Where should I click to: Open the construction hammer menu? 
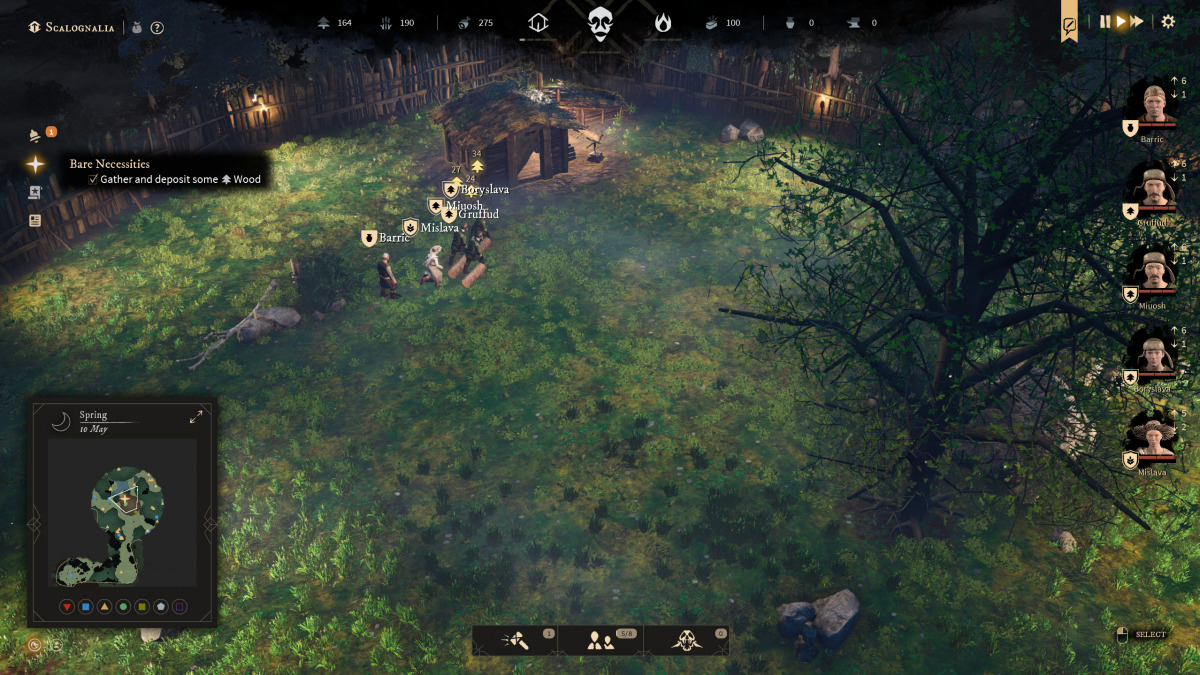coord(516,641)
